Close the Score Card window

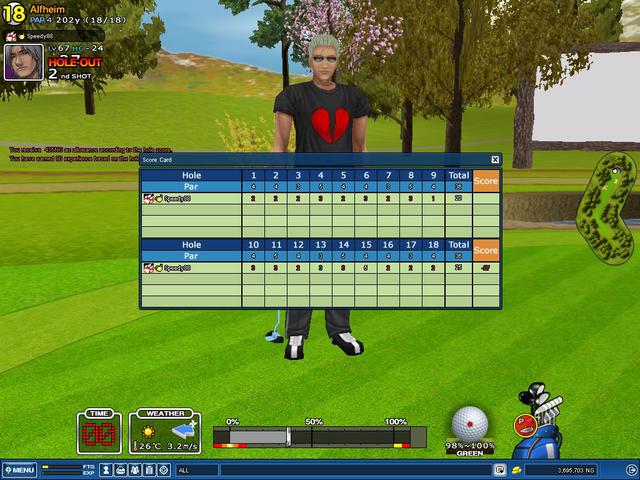tap(495, 159)
